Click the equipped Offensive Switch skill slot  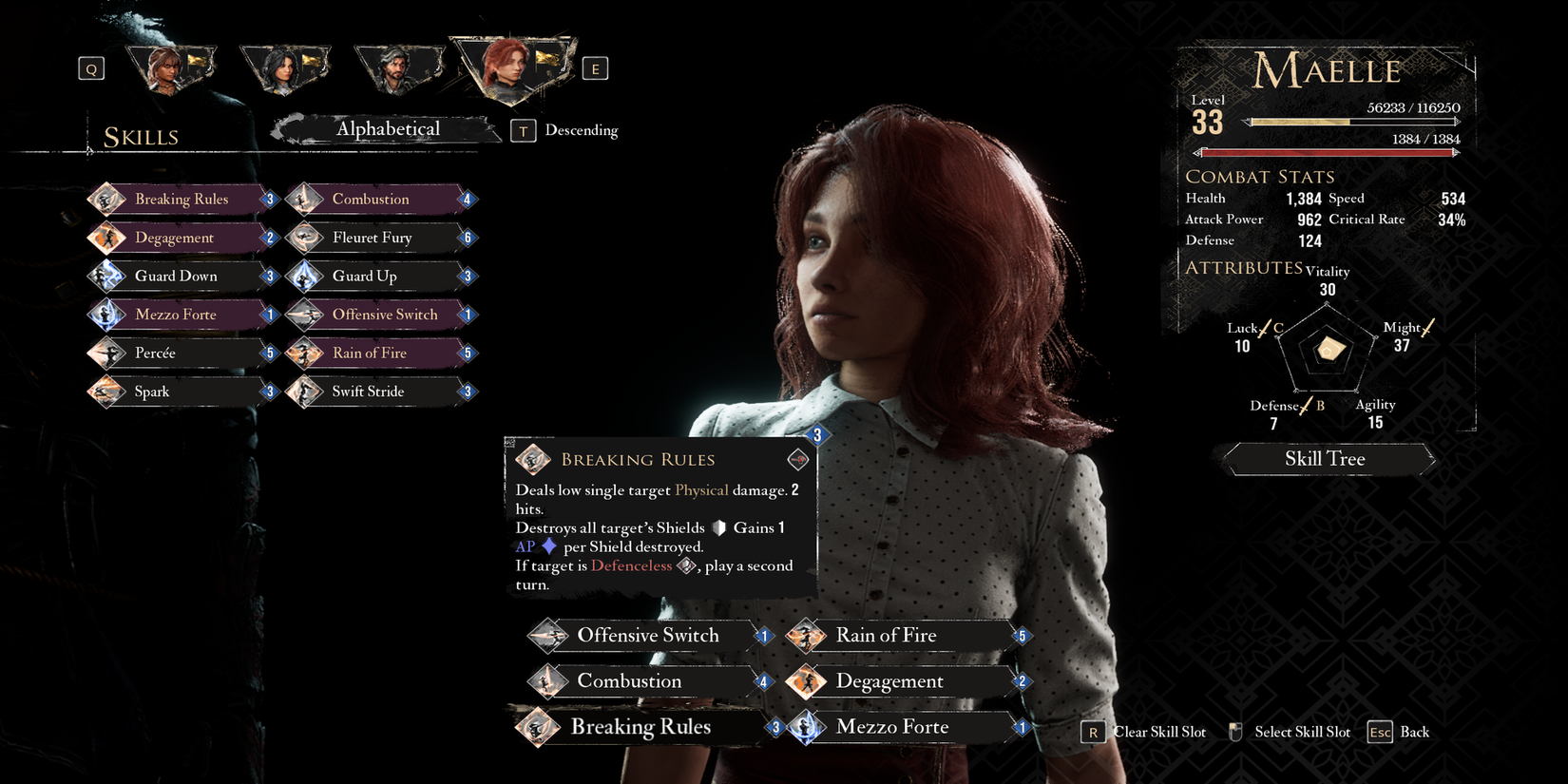(648, 636)
